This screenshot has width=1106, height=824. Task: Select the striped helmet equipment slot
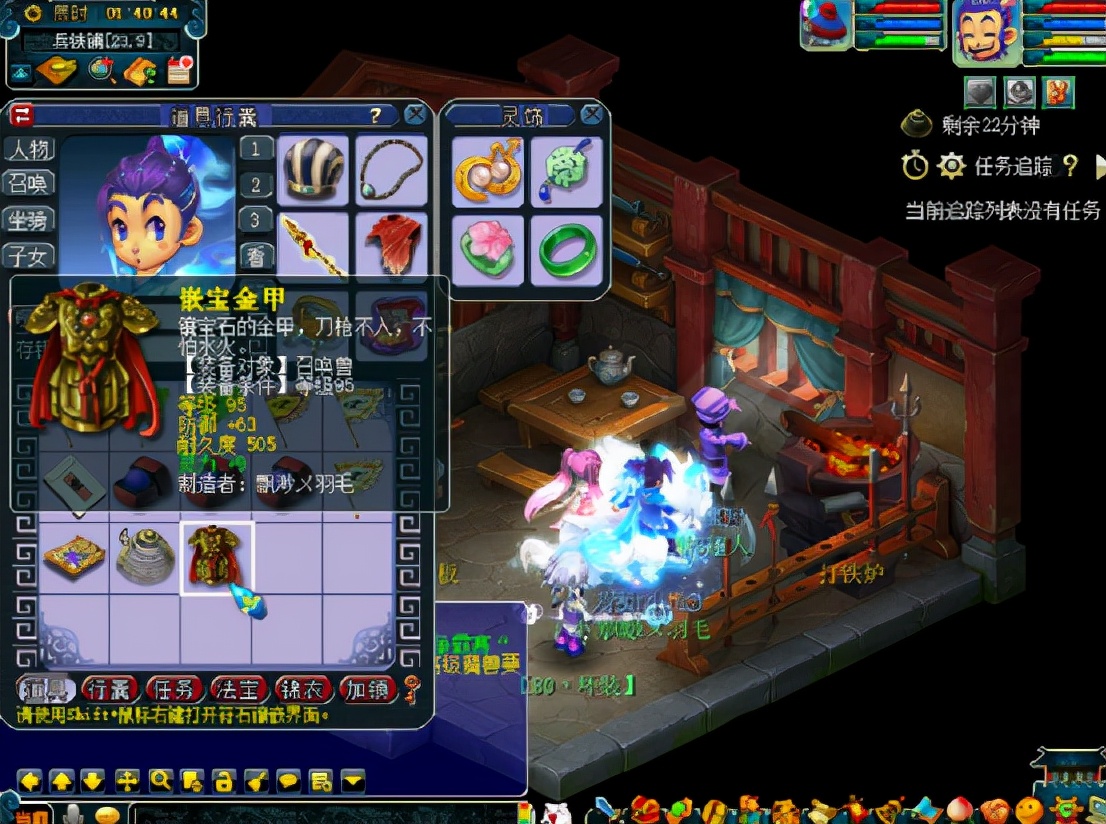tap(313, 170)
